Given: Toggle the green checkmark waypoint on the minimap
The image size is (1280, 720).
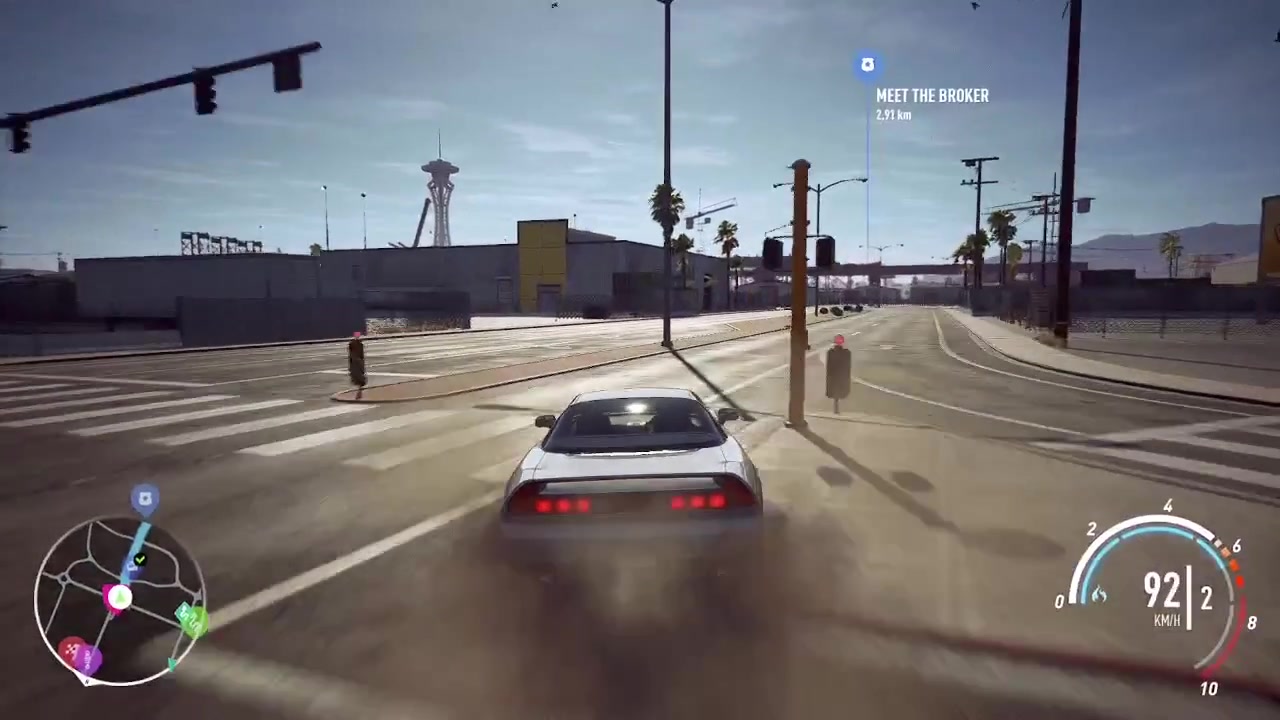Looking at the screenshot, I should 140,558.
